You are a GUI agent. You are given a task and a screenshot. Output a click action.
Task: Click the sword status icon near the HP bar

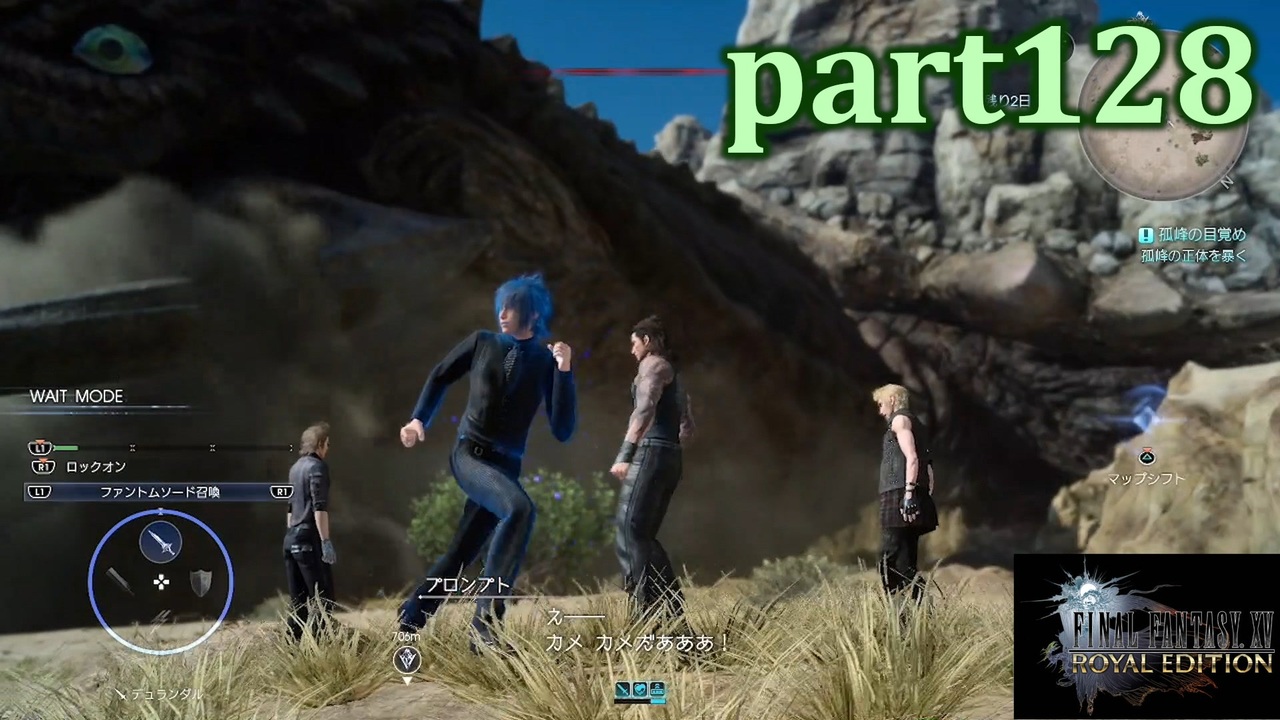pyautogui.click(x=622, y=689)
